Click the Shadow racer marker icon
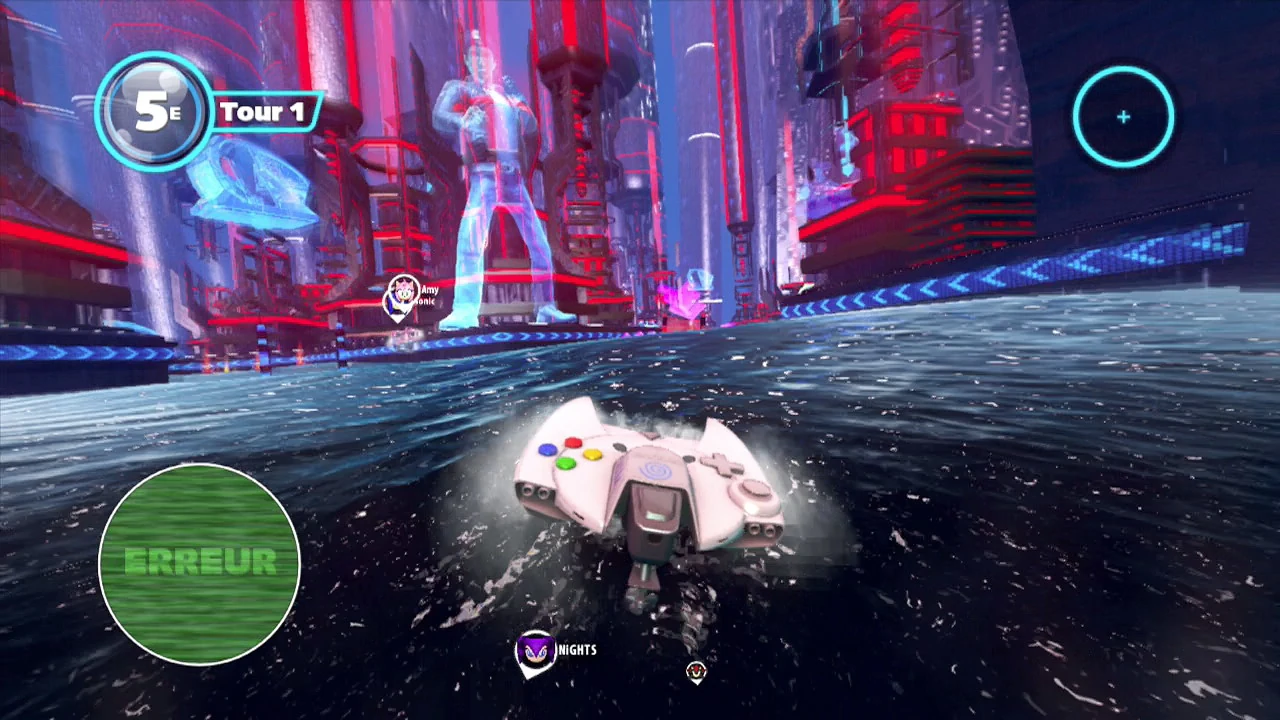 697,670
